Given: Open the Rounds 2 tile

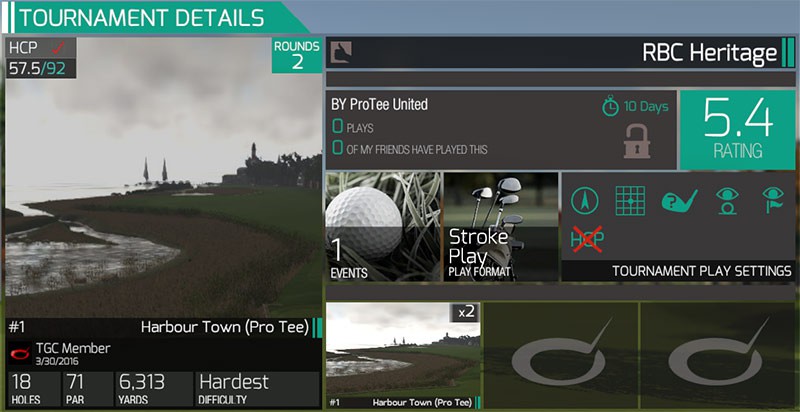Looking at the screenshot, I should click(x=297, y=56).
